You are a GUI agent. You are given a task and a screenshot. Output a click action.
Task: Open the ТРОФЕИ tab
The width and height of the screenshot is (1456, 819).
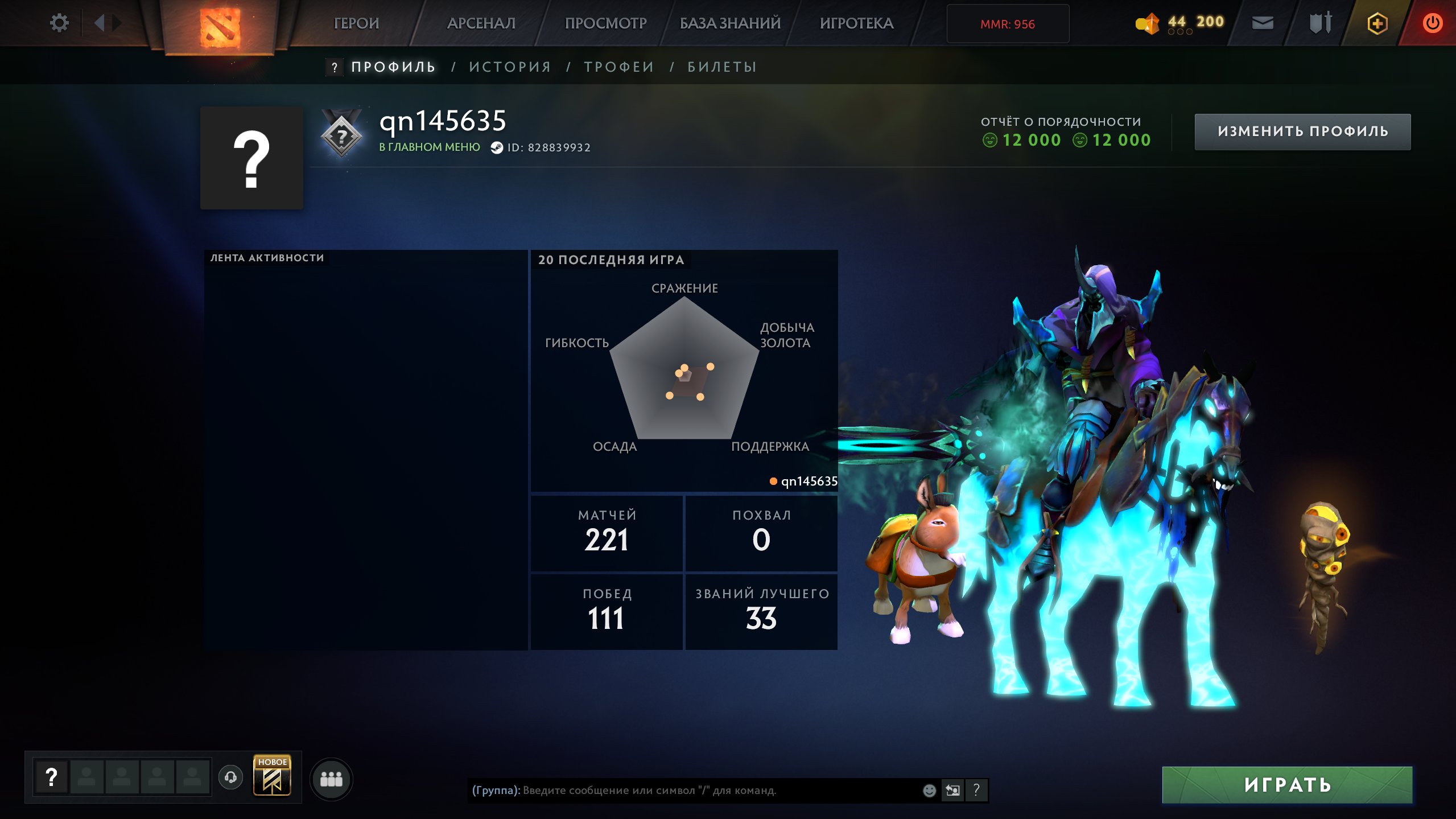coord(619,67)
